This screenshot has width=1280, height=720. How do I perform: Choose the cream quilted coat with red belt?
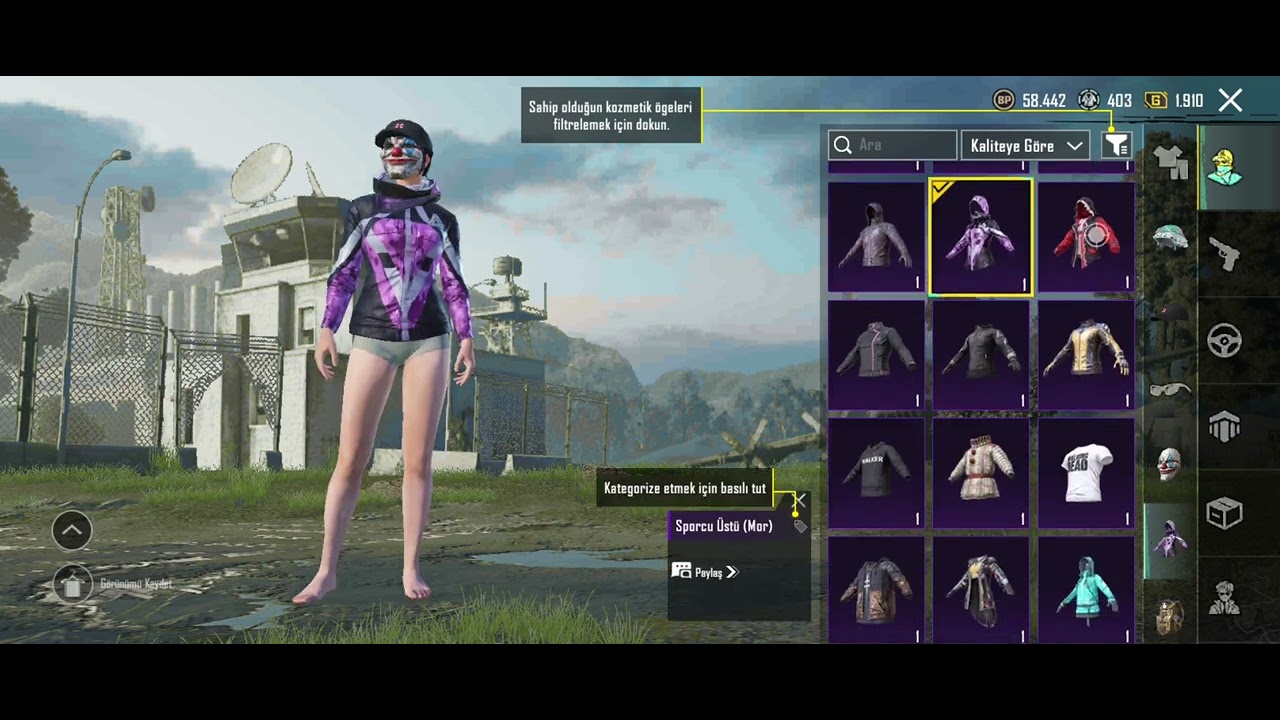981,472
